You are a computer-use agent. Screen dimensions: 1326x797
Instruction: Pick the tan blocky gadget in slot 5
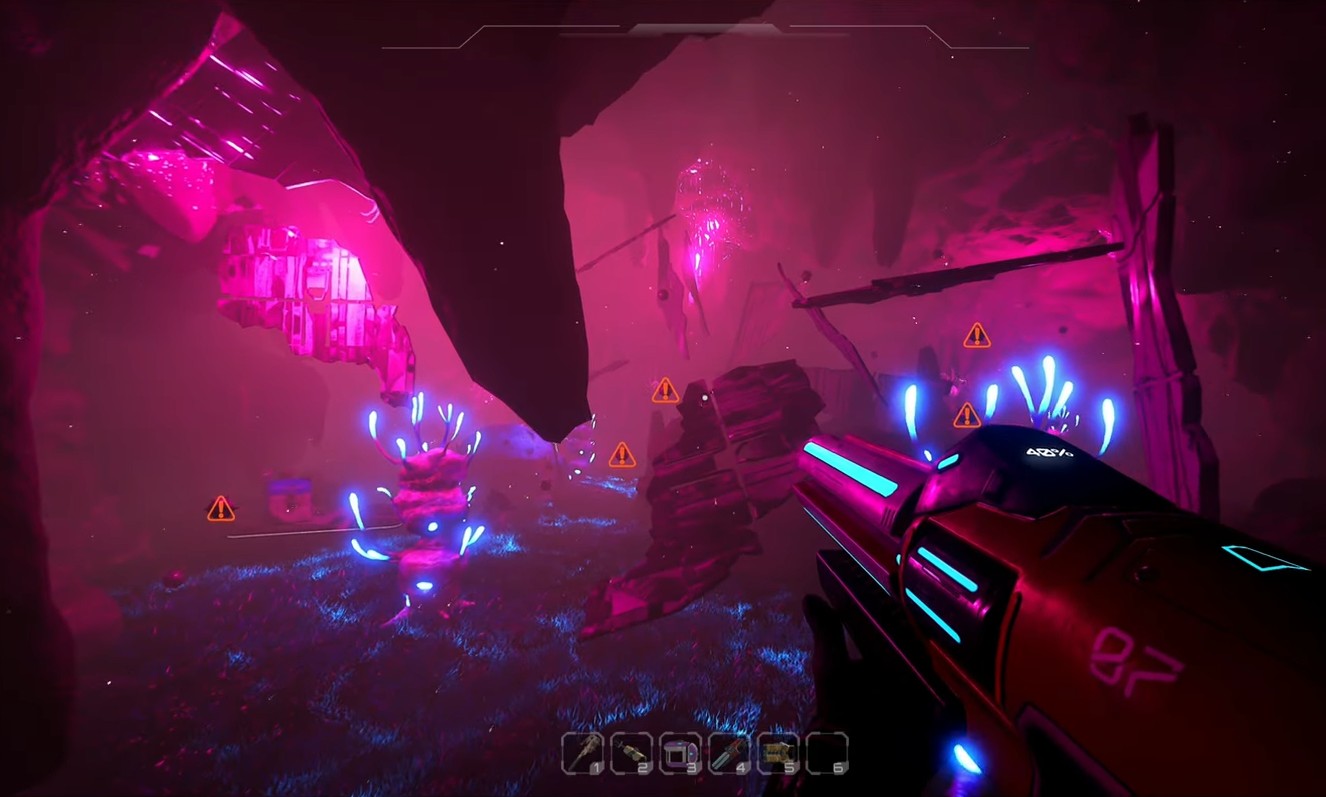[777, 753]
